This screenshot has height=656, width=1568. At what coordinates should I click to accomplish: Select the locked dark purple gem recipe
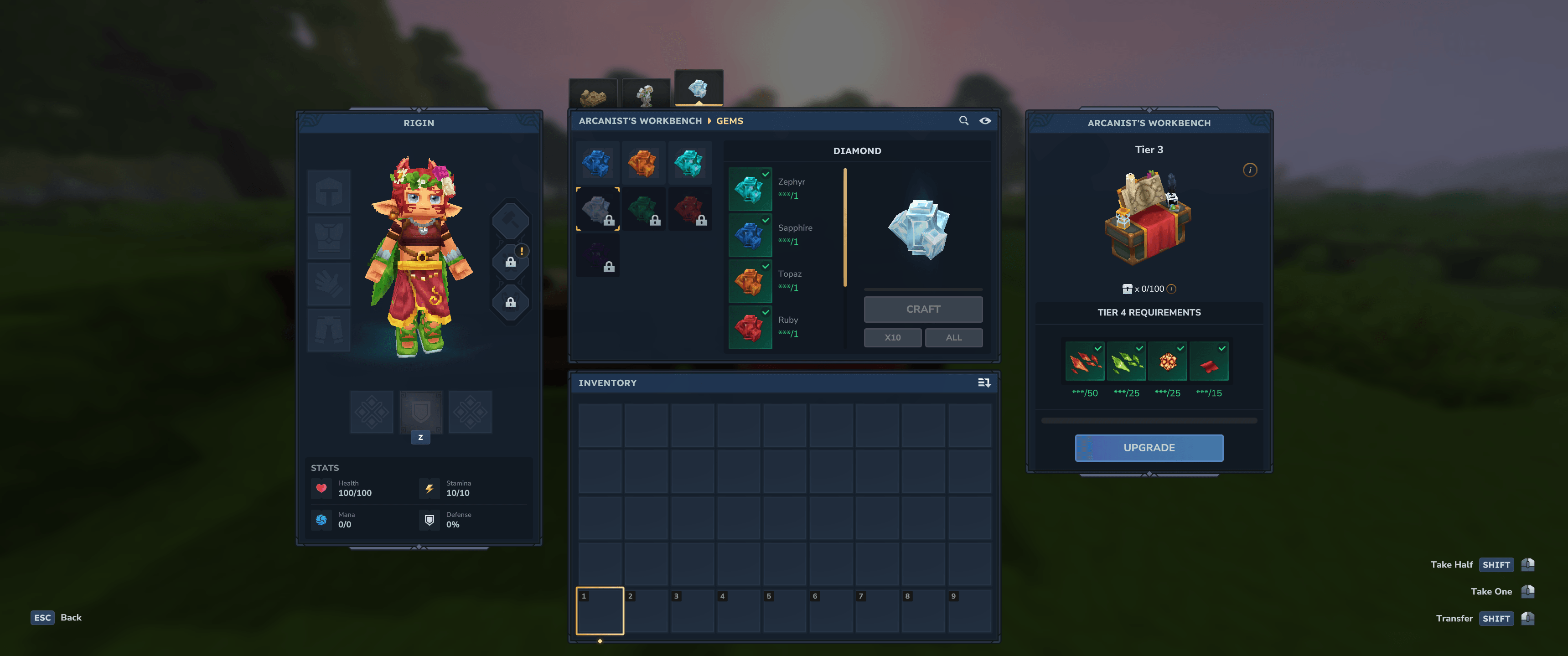[x=597, y=255]
